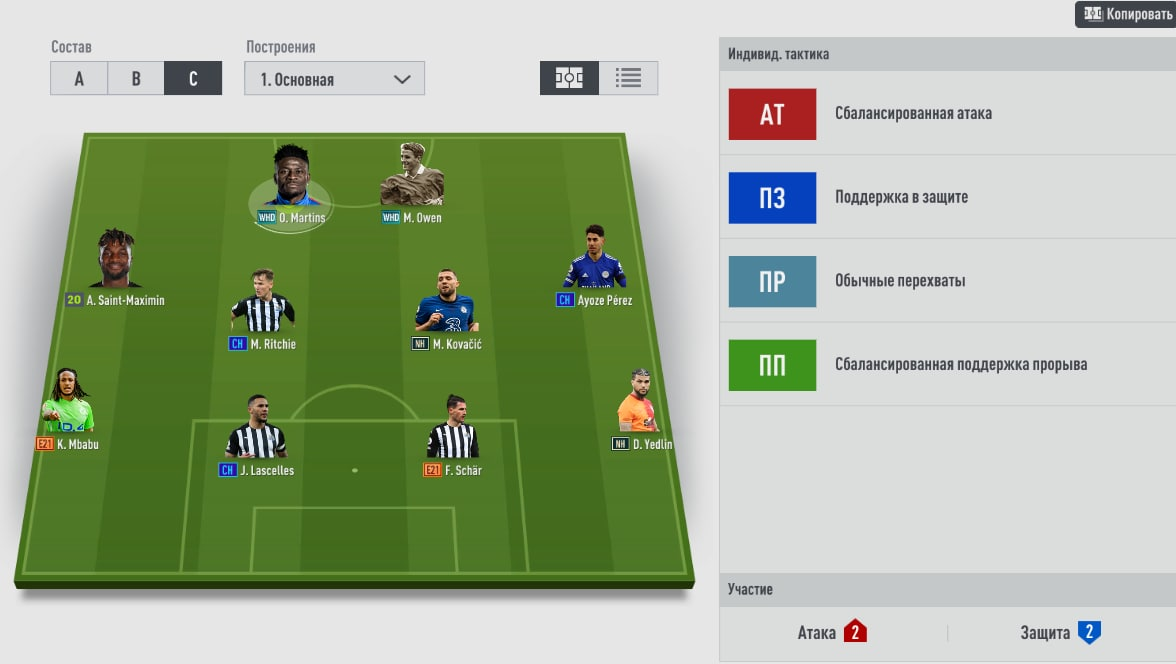
Task: Switch to squad tab A
Action: [x=79, y=79]
